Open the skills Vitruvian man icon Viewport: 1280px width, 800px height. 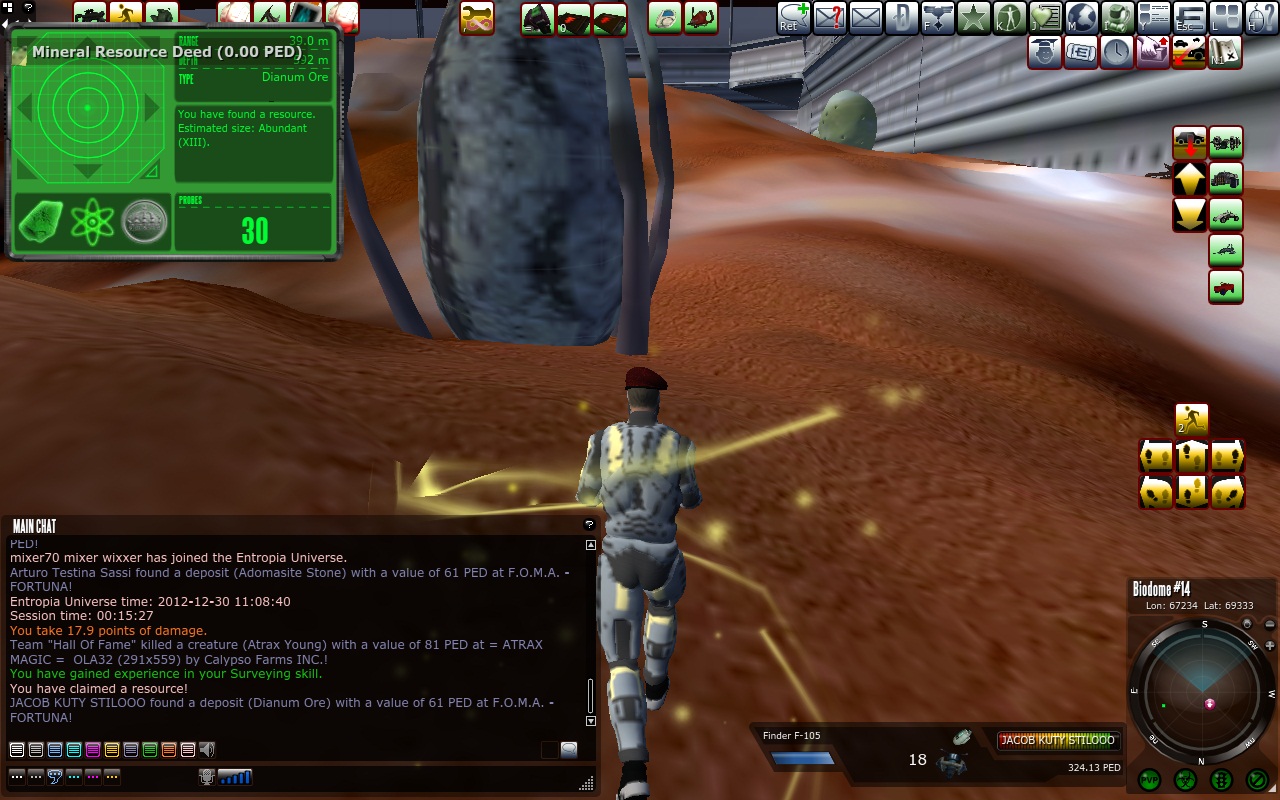pyautogui.click(x=1009, y=18)
